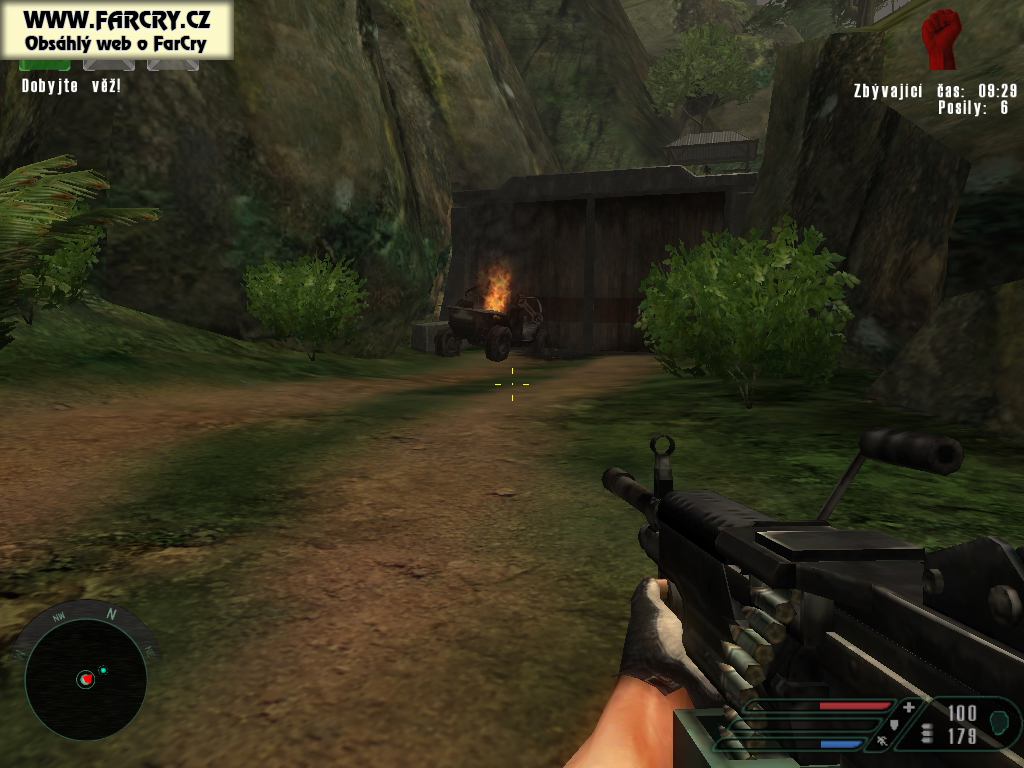Open the WWW.FARCRY.CZ watermark banner
Viewport: 1024px width, 768px height.
coord(117,29)
